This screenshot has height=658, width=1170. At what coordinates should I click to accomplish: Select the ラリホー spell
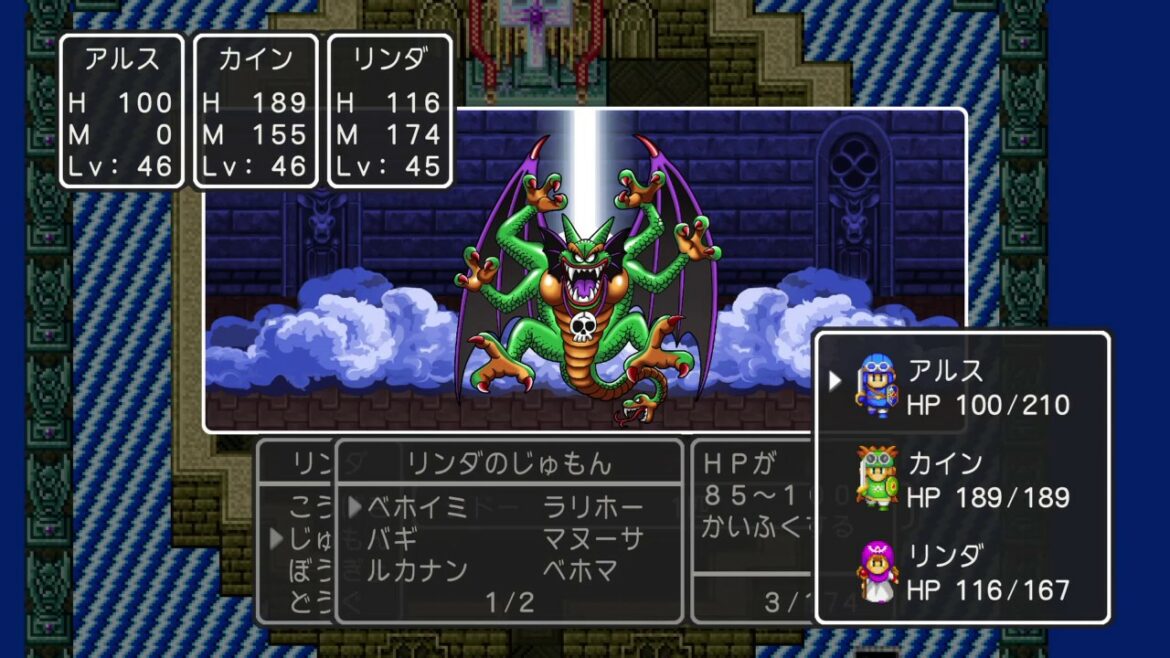coord(593,508)
